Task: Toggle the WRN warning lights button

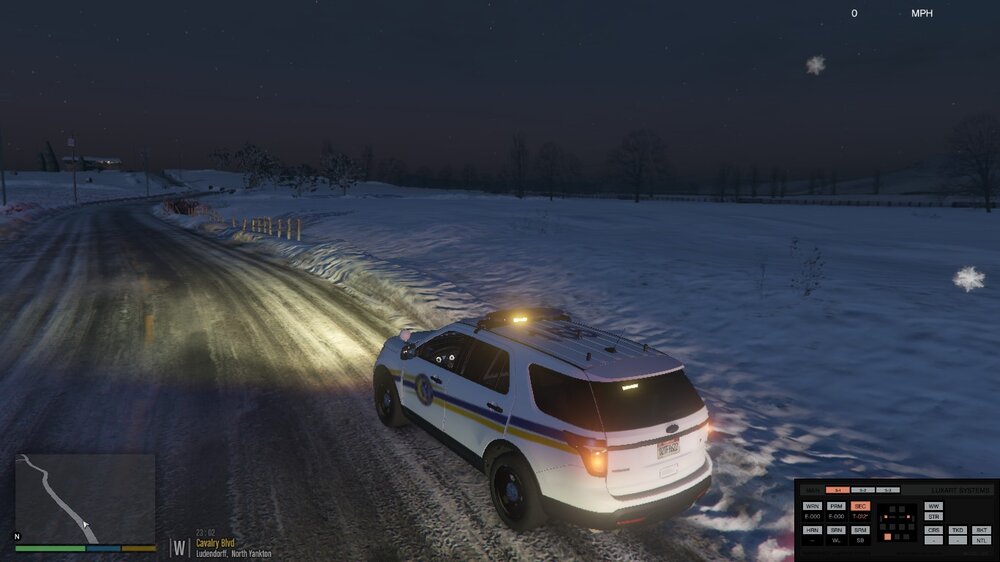Action: (x=812, y=506)
